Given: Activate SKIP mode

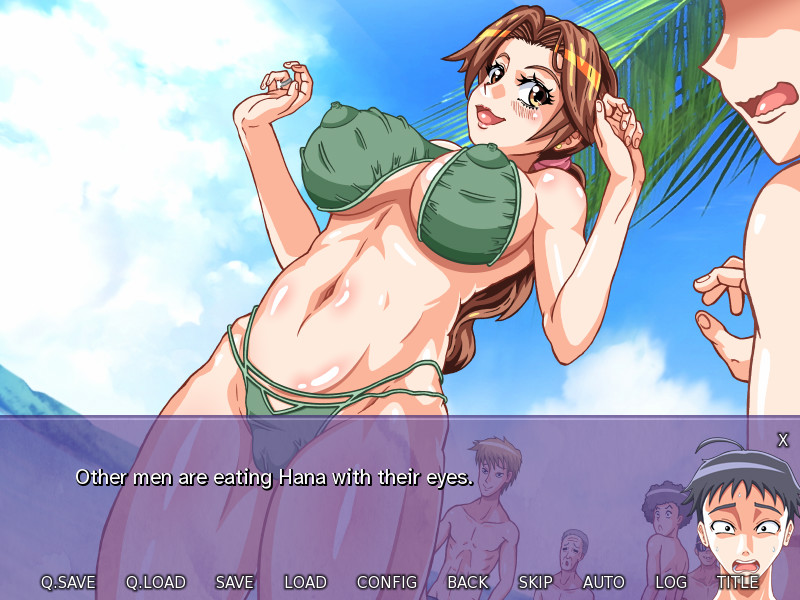Looking at the screenshot, I should [536, 582].
